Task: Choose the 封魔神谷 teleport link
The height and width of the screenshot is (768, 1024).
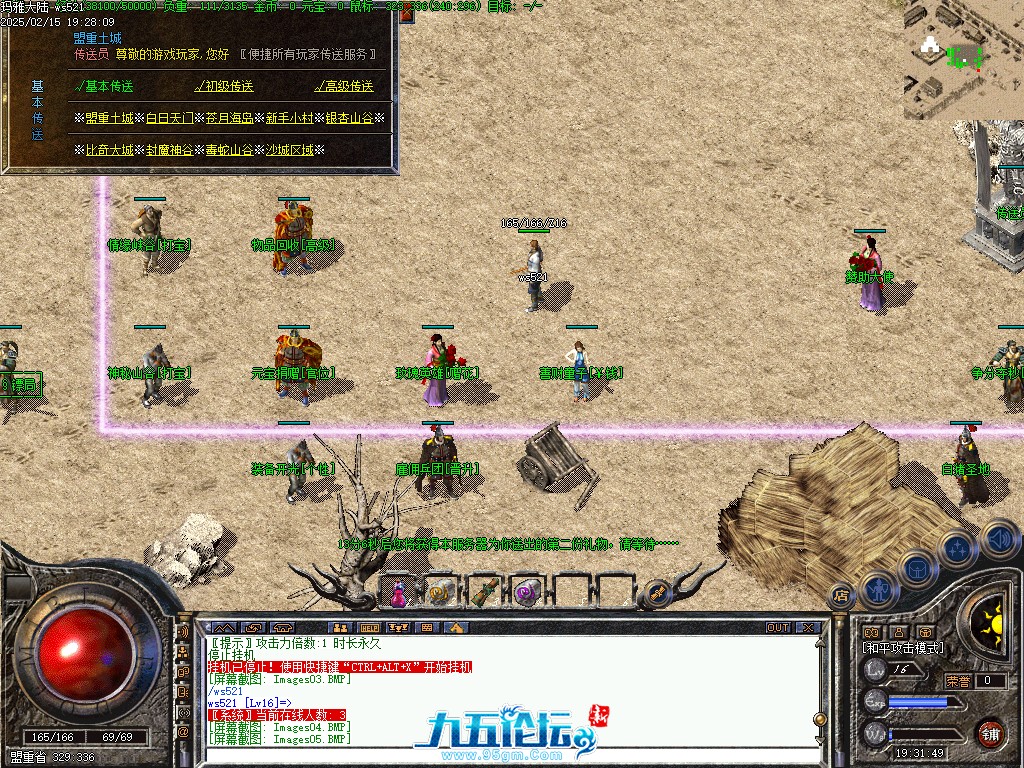Action: [170, 150]
